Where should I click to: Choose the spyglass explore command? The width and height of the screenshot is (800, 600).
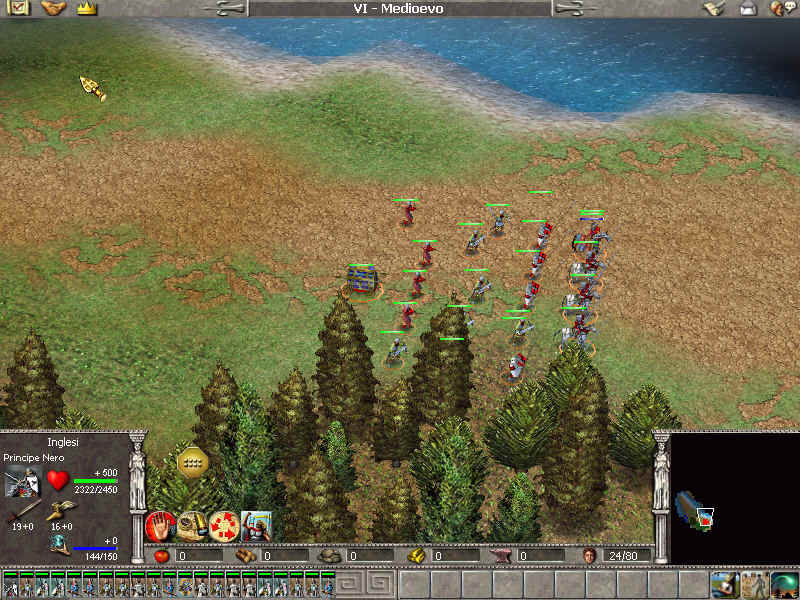pos(192,525)
